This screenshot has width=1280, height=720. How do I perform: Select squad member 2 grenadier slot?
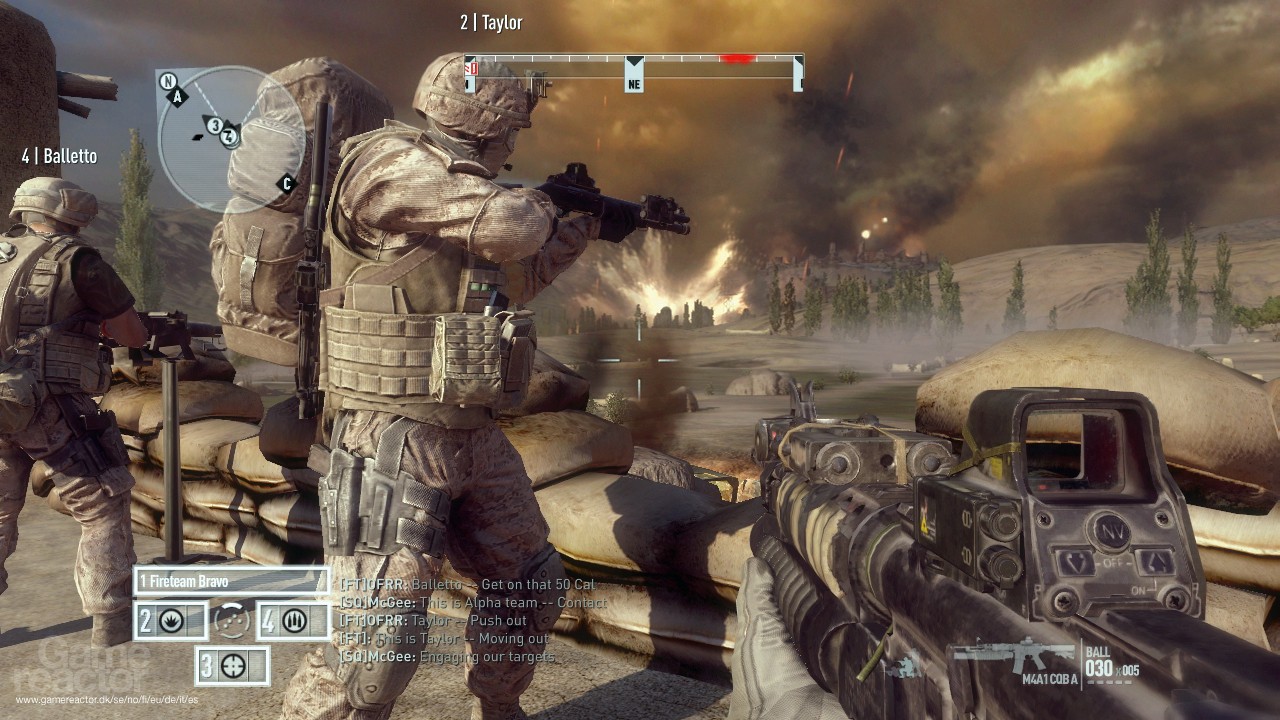point(171,621)
